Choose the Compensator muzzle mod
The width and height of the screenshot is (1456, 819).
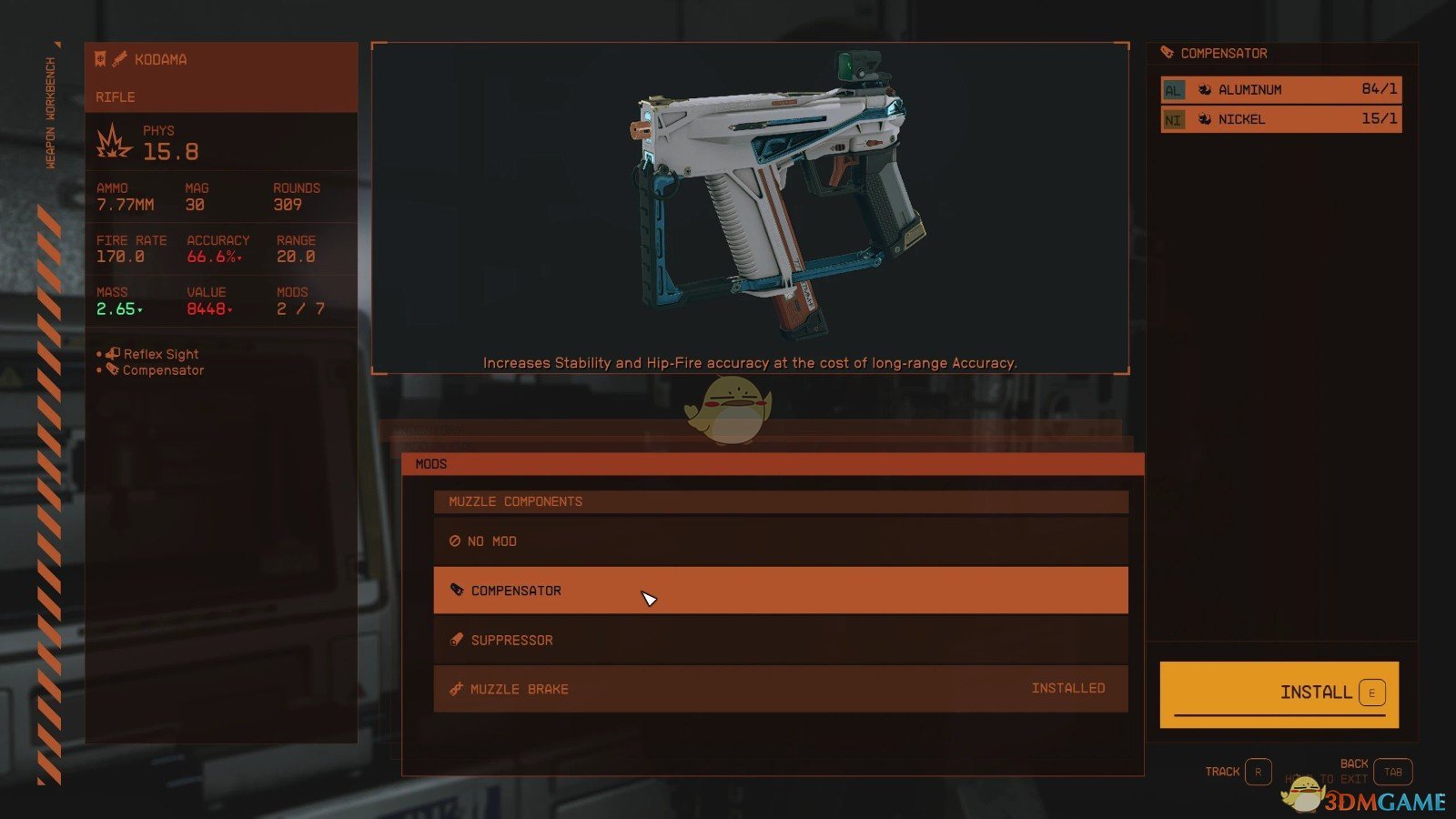pyautogui.click(x=780, y=591)
